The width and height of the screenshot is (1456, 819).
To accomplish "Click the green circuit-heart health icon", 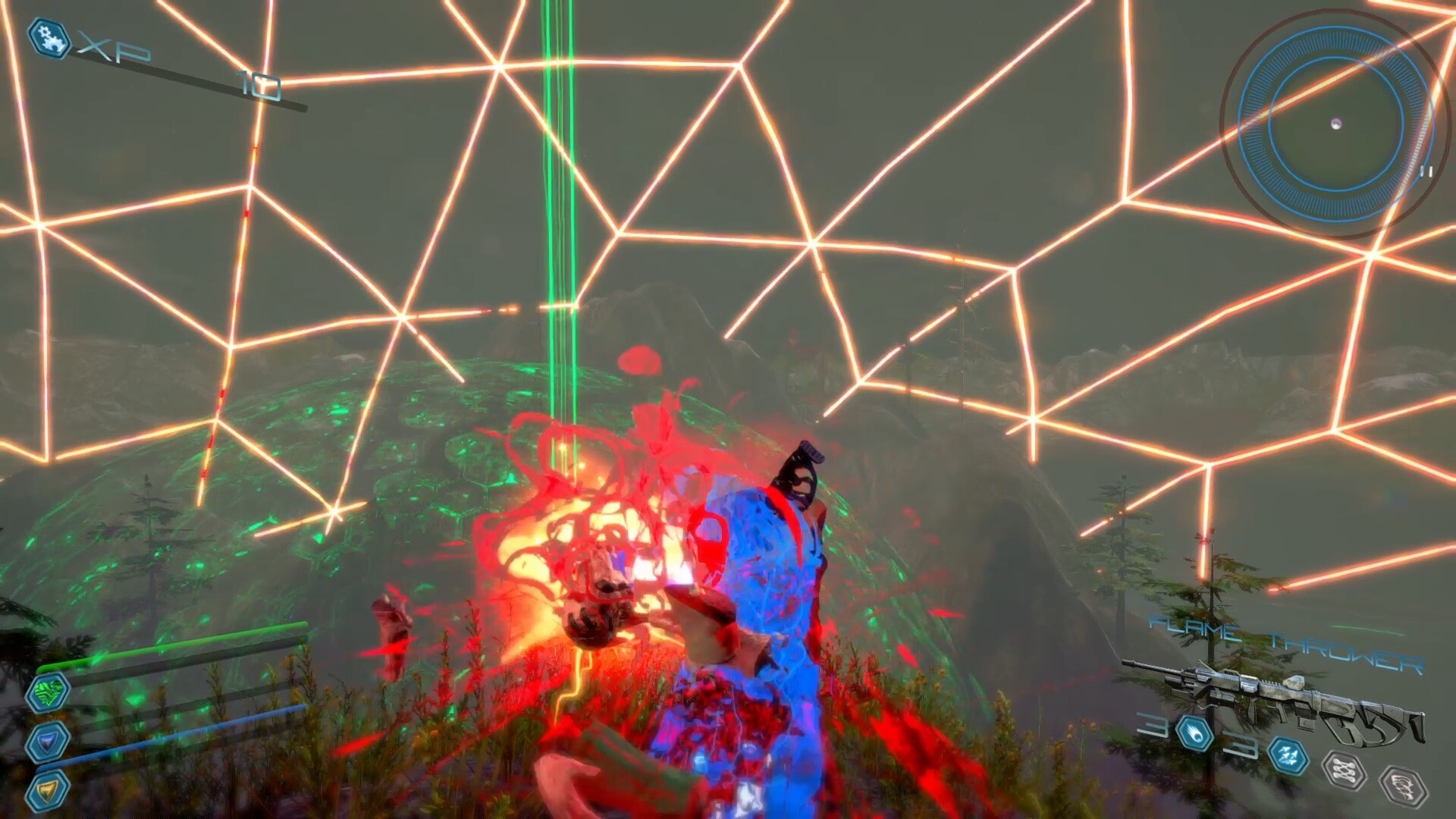I will coord(48,694).
